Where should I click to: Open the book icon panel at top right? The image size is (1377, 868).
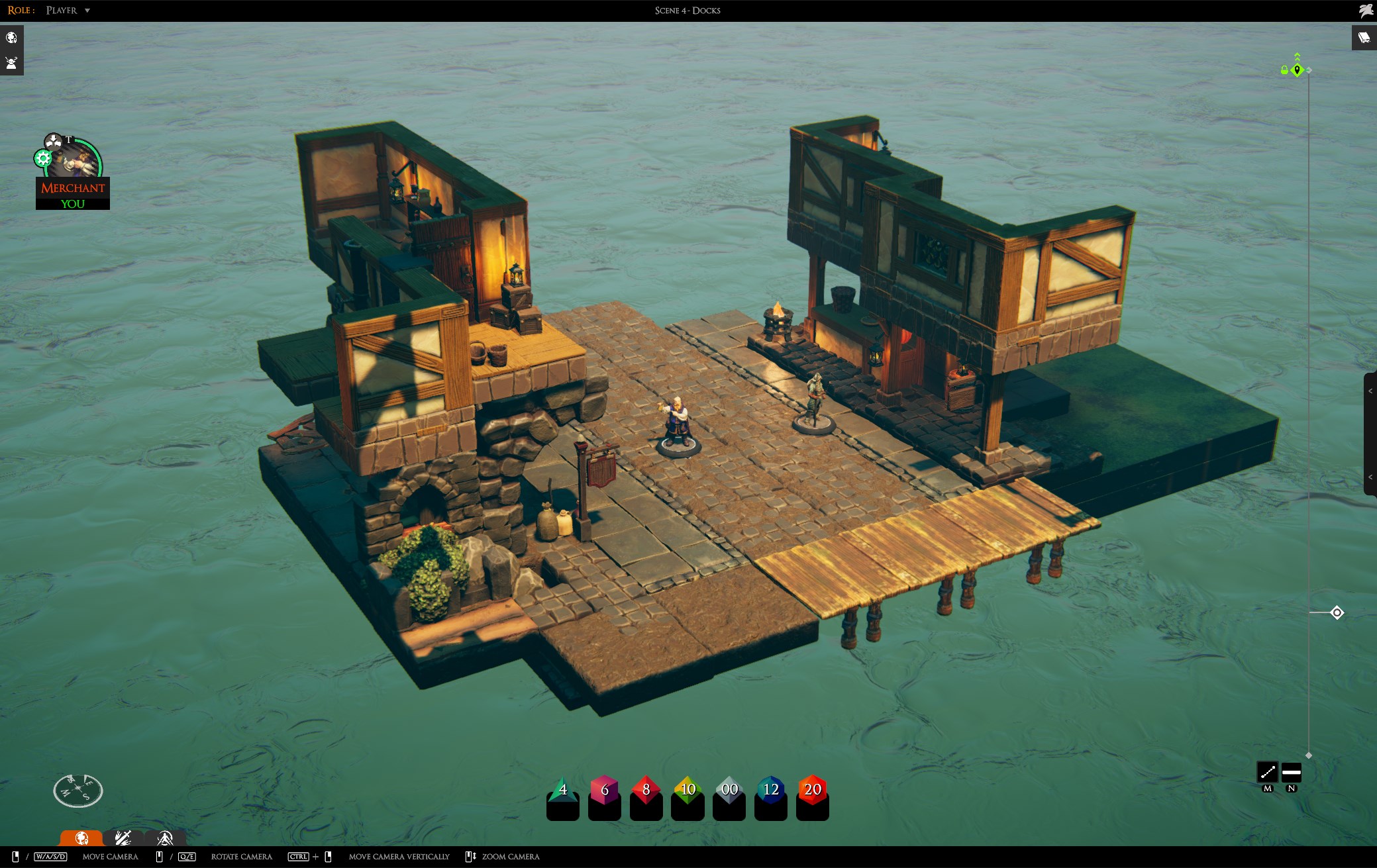(1364, 38)
